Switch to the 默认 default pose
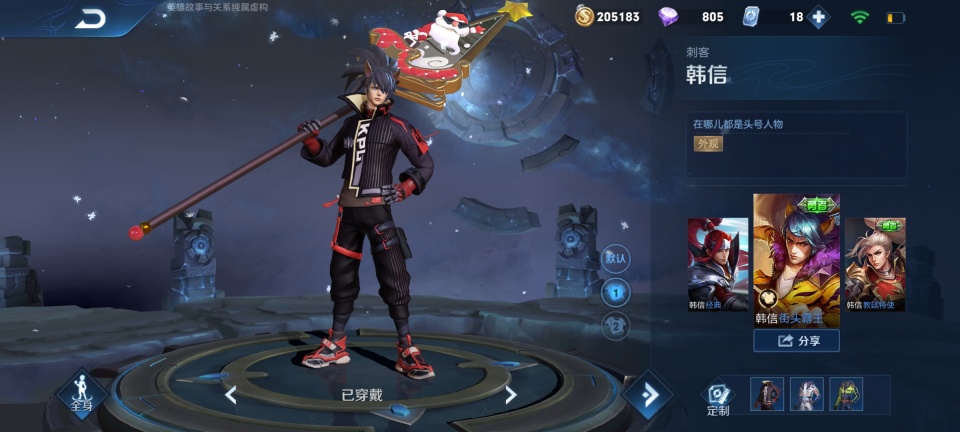 click(617, 258)
